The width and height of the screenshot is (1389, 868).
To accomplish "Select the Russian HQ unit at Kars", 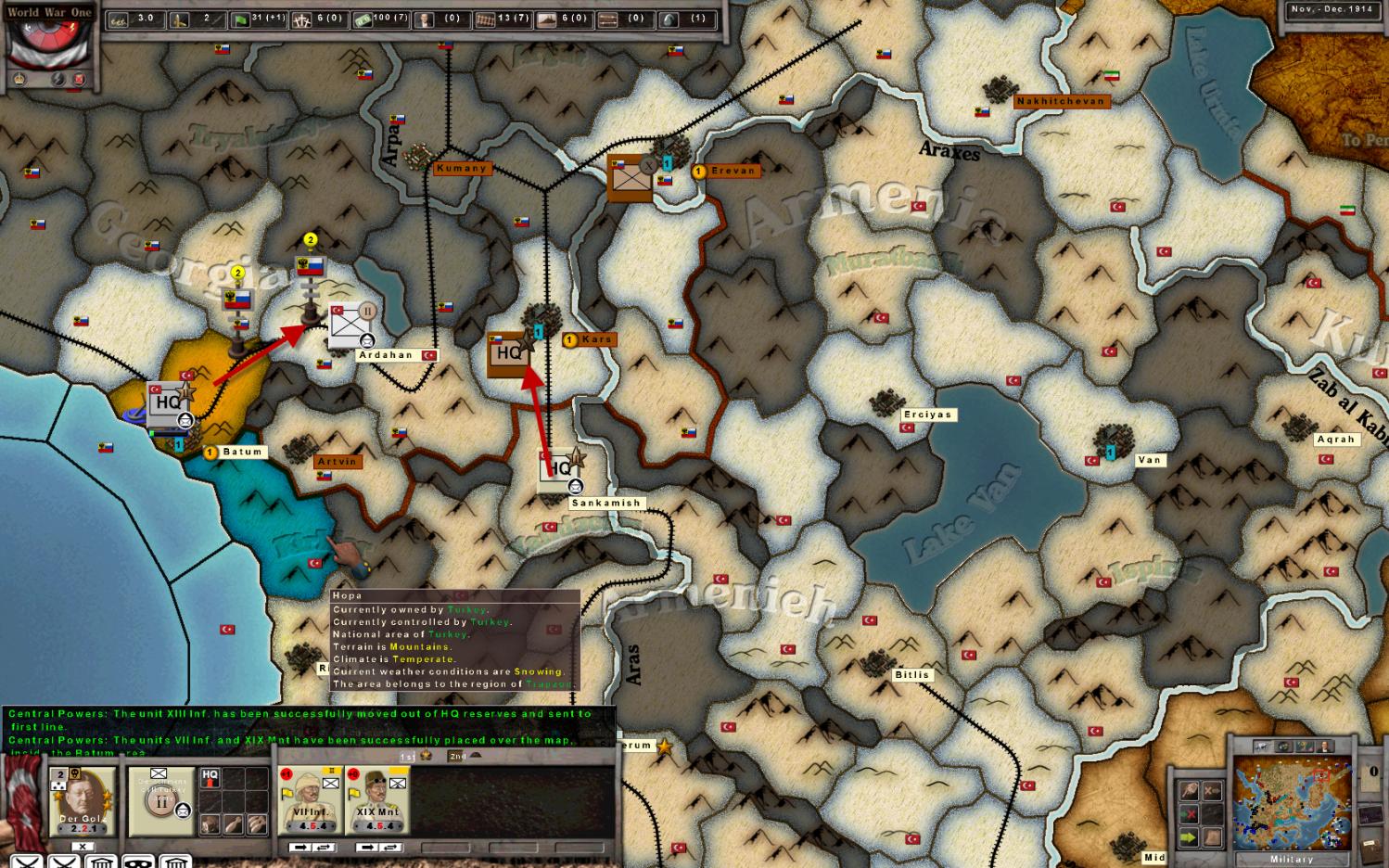I will click(x=508, y=353).
